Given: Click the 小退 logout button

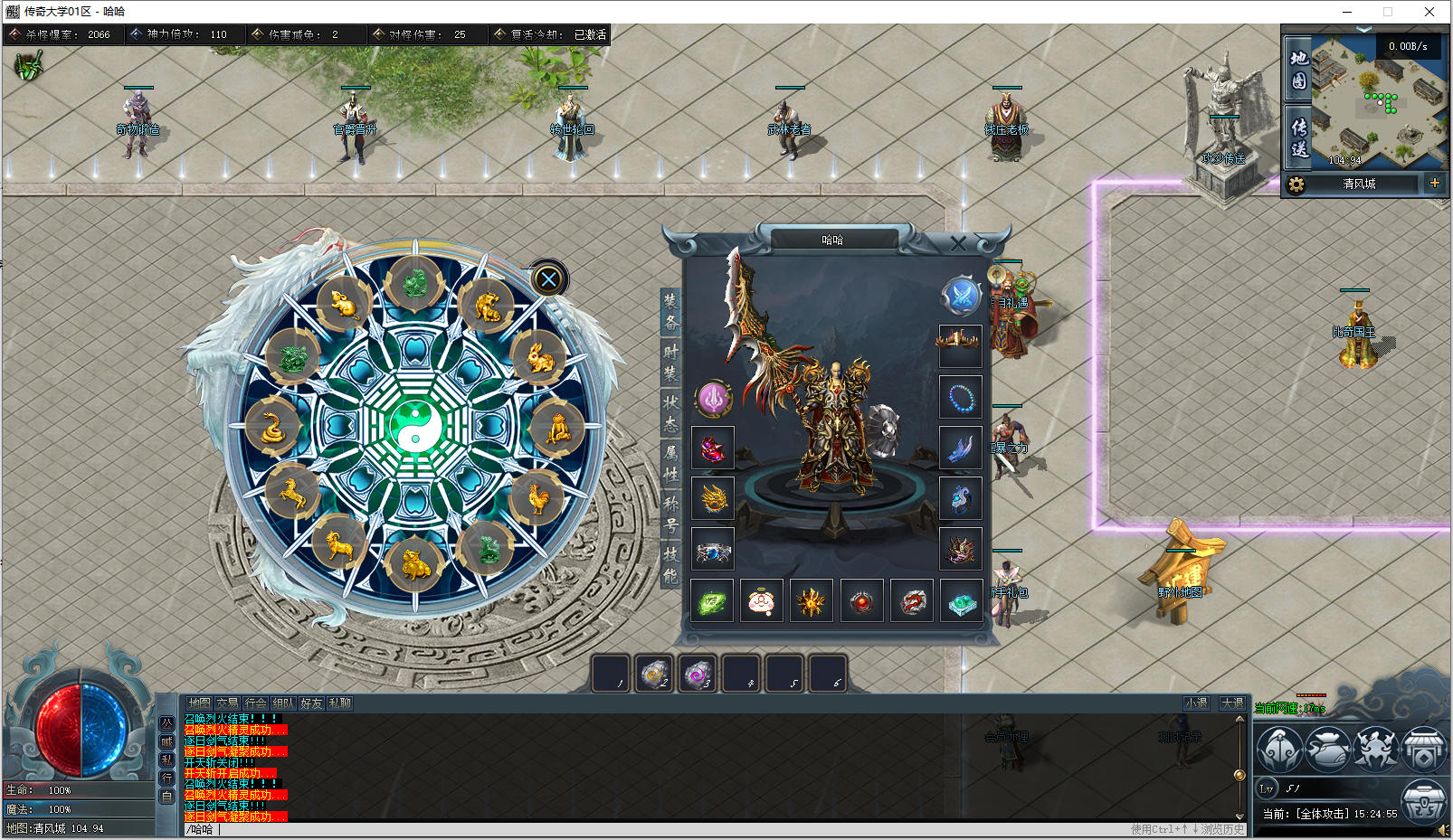Looking at the screenshot, I should 1196,703.
